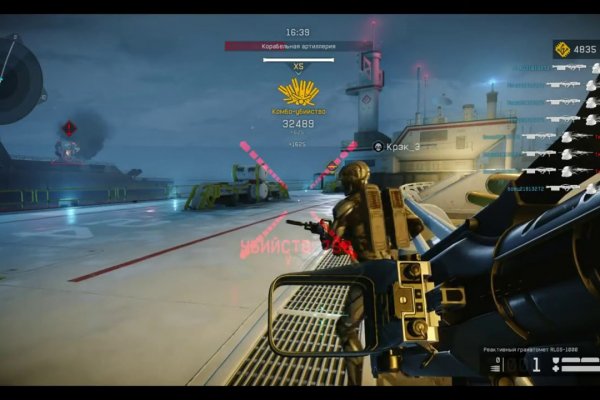The width and height of the screenshot is (600, 400).
Task: Click the circular minimap radar
Action: [x=14, y=78]
